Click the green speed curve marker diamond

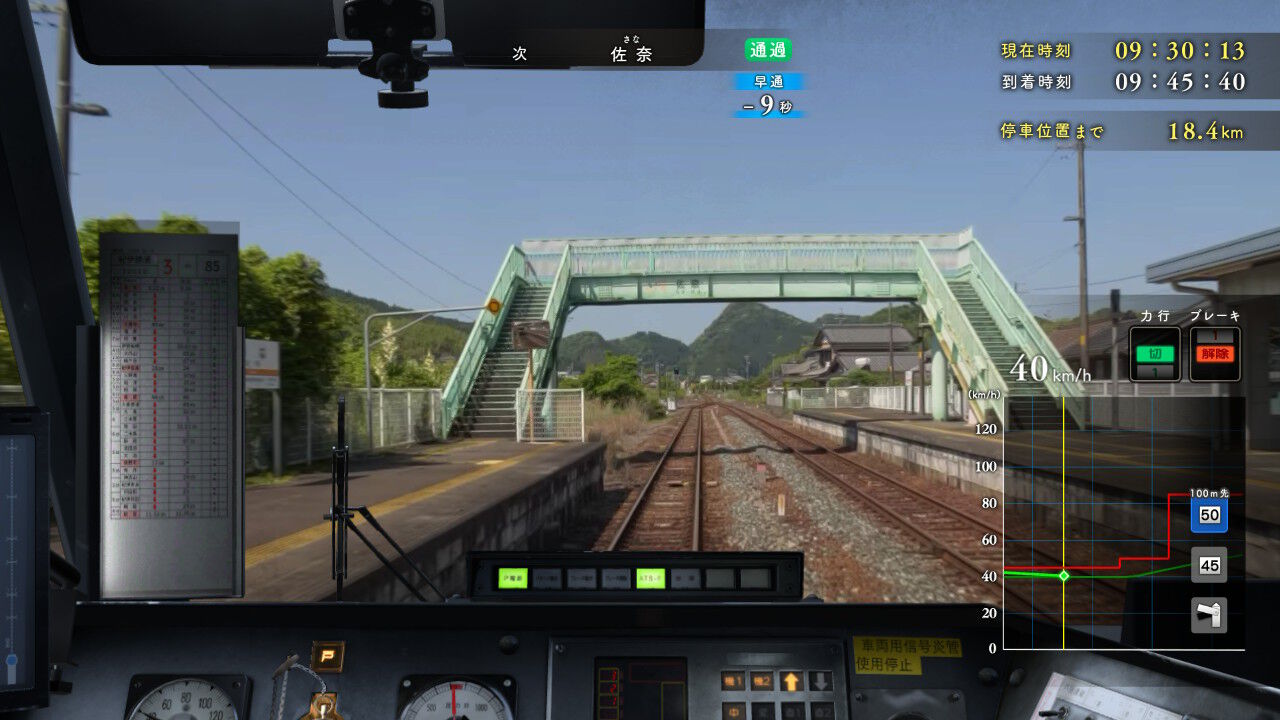(1062, 574)
